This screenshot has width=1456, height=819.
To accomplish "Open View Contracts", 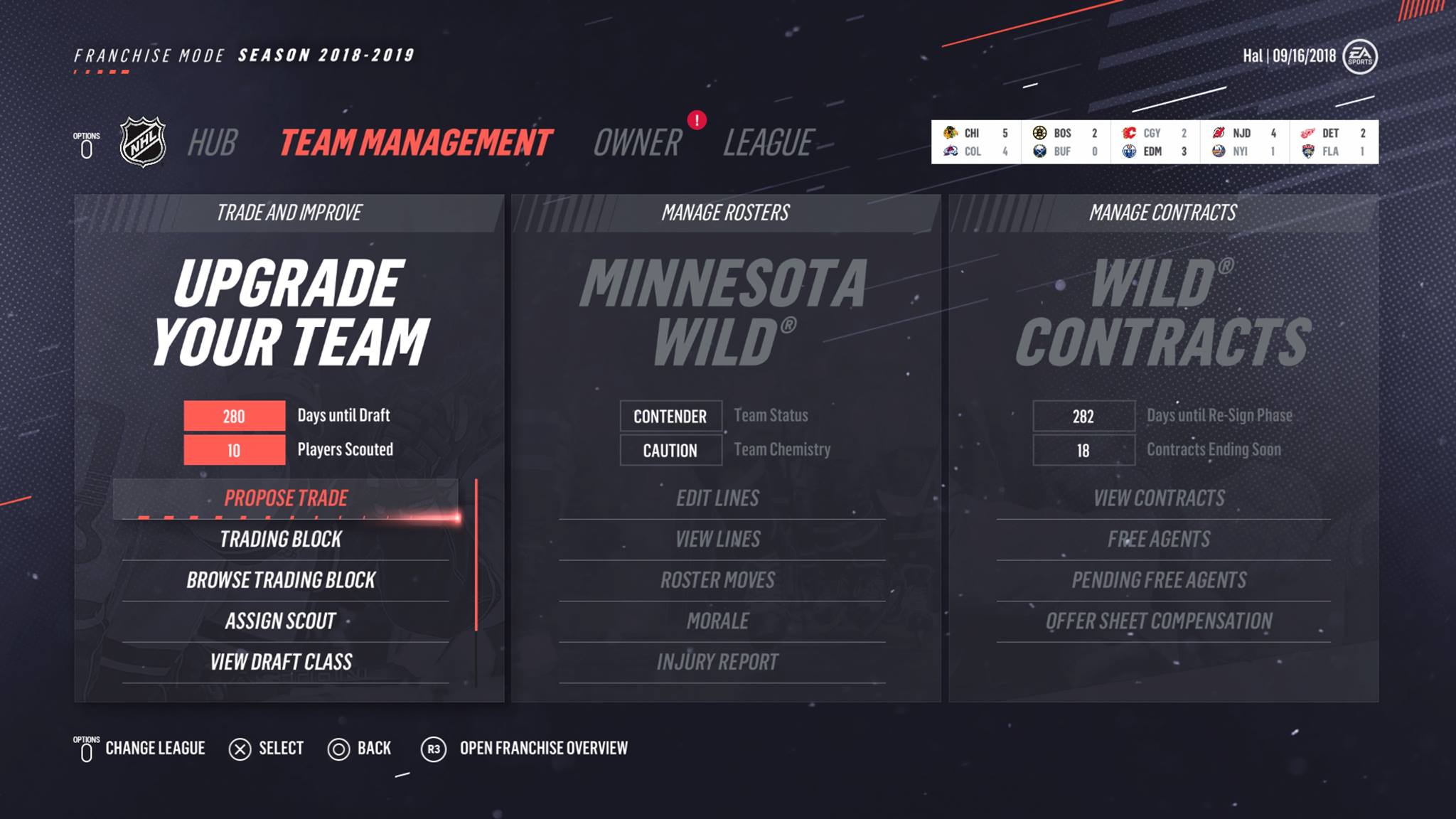I will [x=1160, y=498].
